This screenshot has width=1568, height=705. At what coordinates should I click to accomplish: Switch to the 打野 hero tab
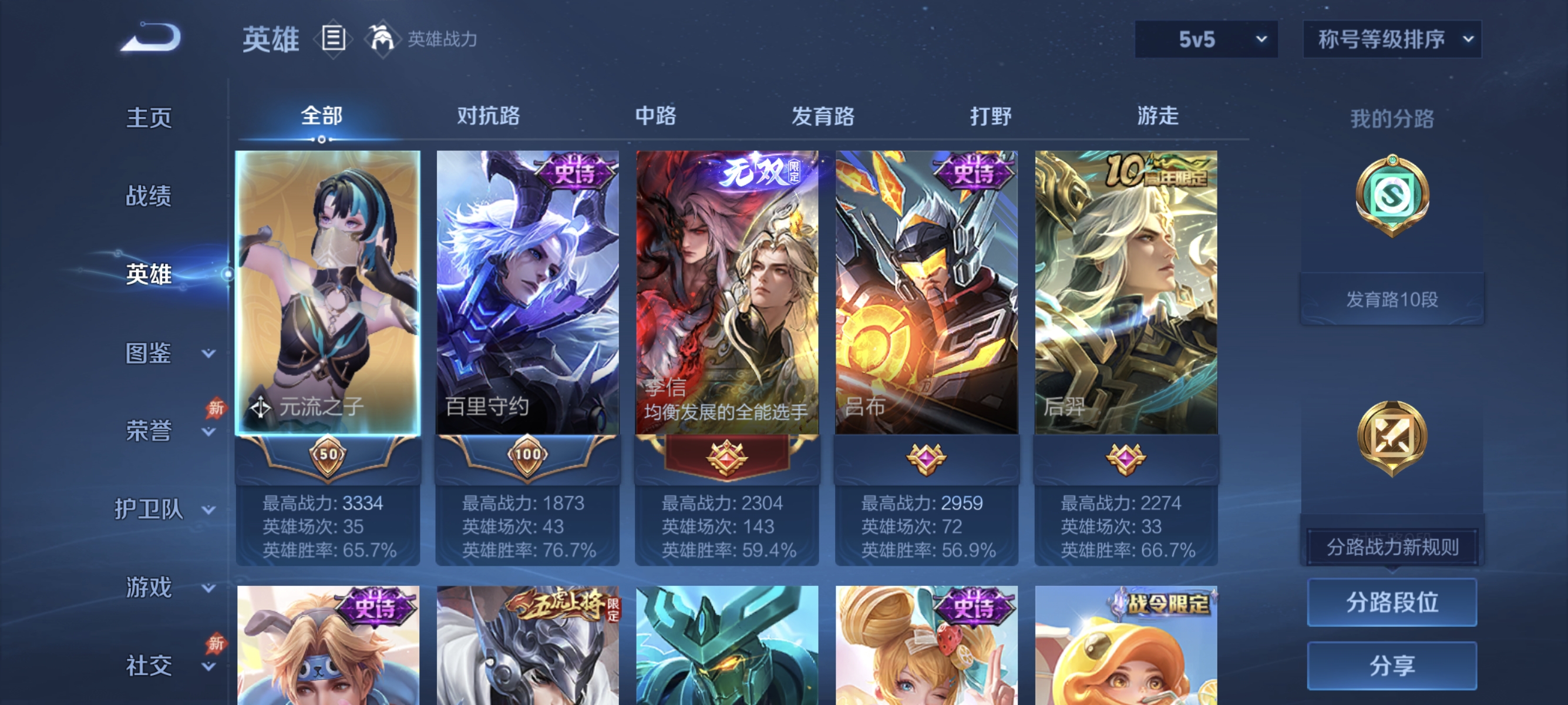(x=990, y=116)
